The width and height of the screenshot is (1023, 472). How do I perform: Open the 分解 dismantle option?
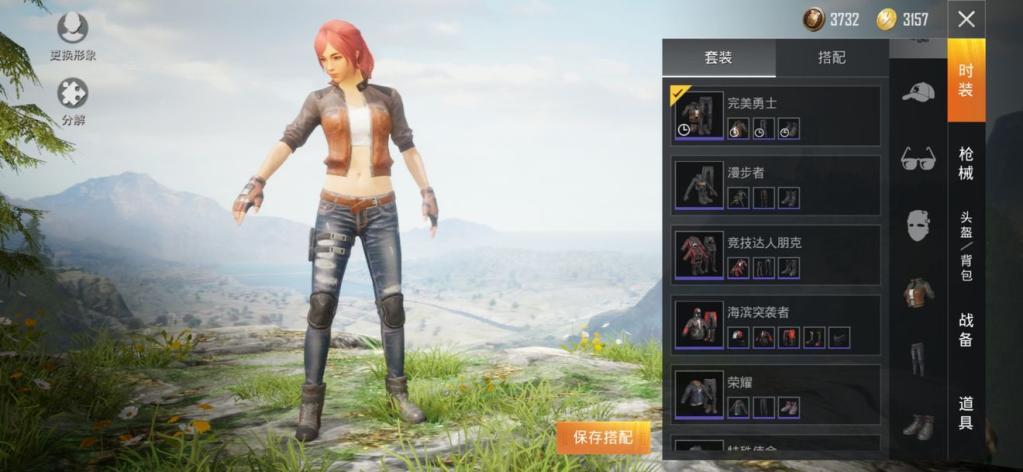click(73, 101)
